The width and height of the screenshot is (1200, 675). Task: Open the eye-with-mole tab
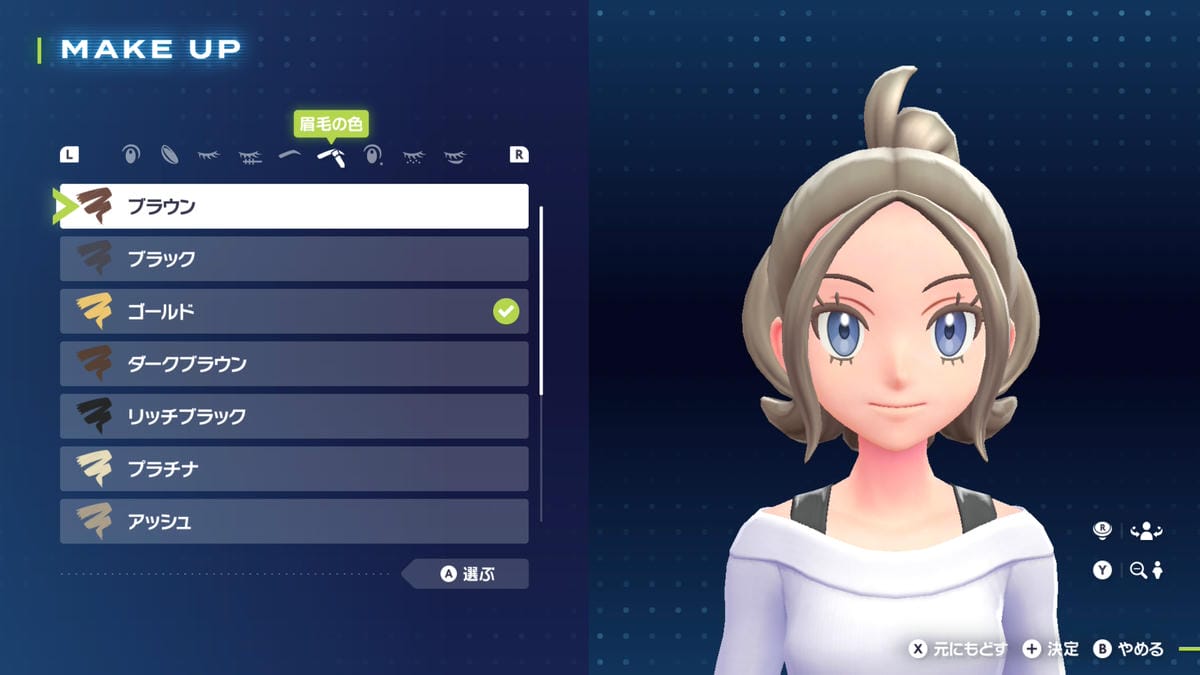[x=373, y=155]
